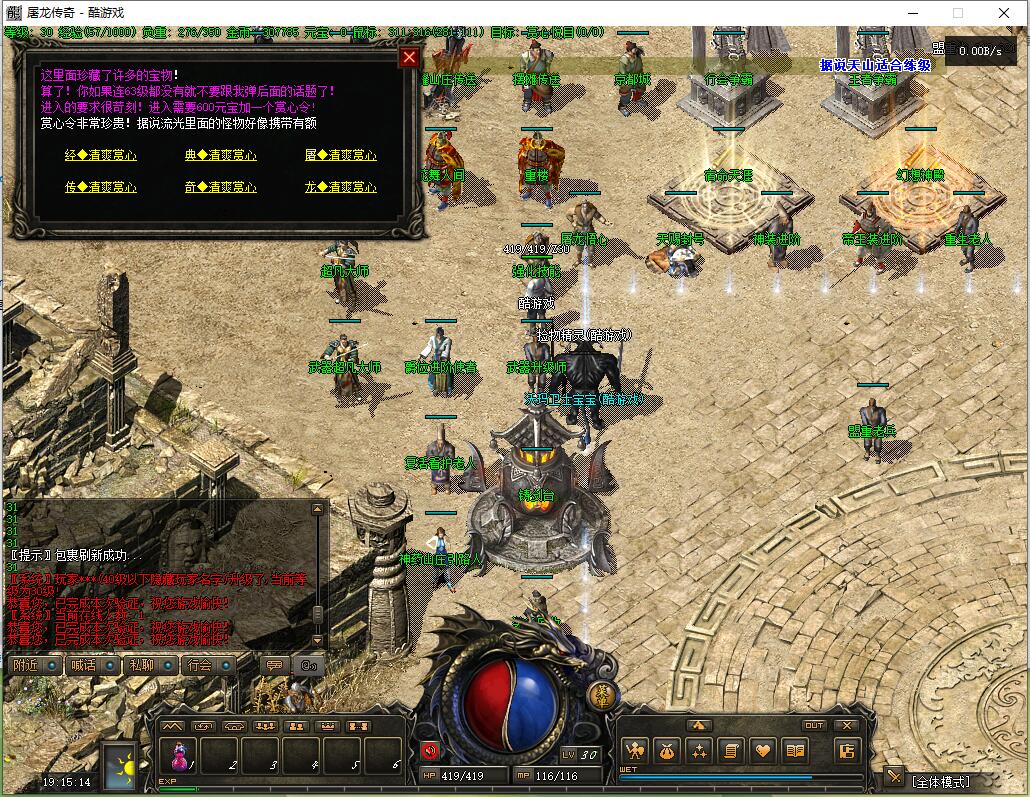Open the book icon in the menu bar

coord(795,750)
